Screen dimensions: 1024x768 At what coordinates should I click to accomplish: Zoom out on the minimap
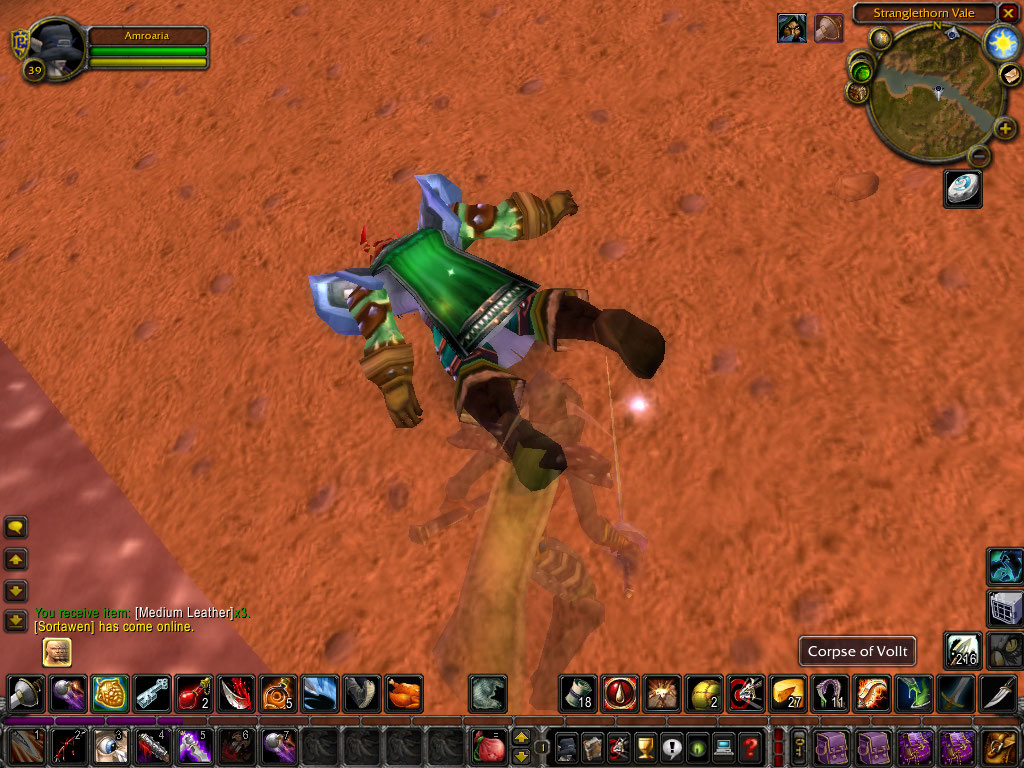[980, 156]
